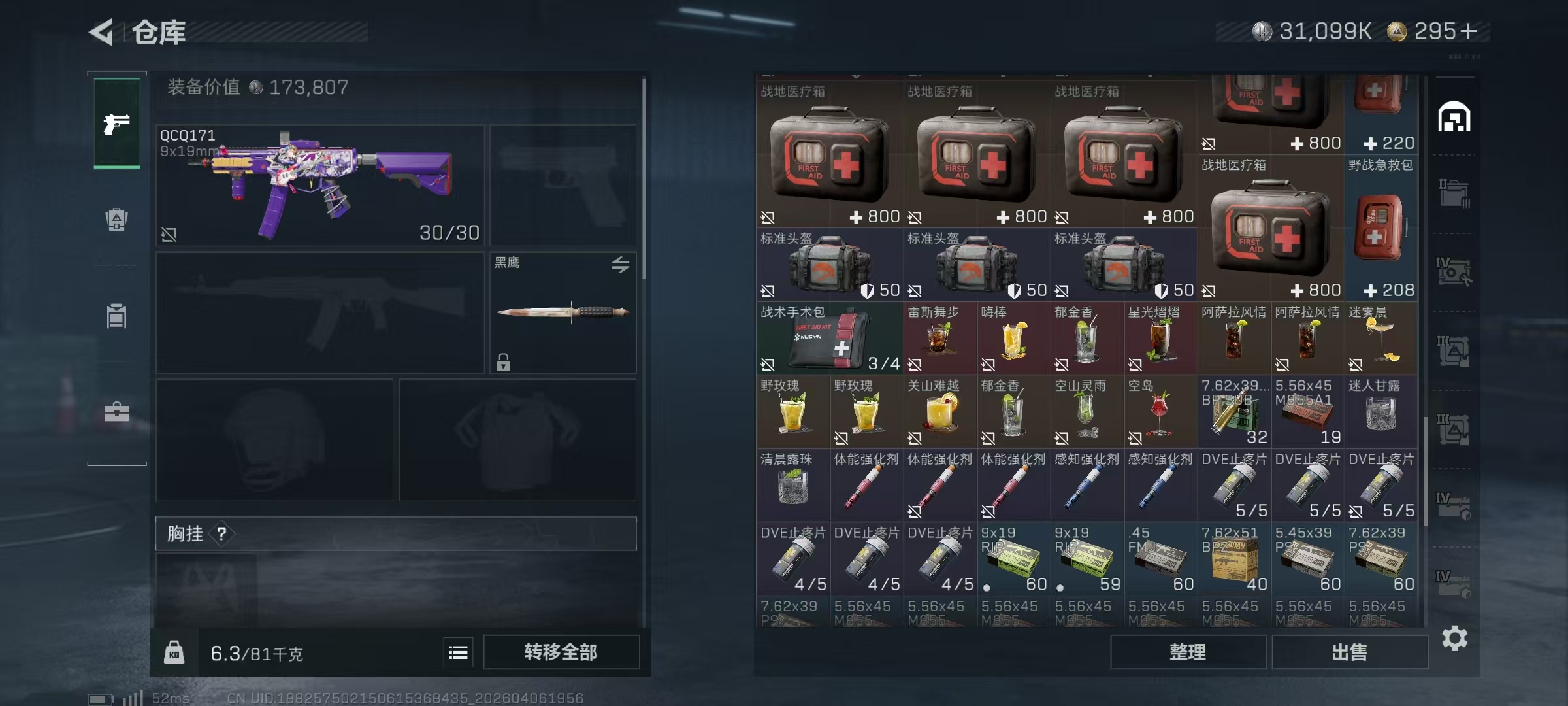This screenshot has height=706, width=1568.
Task: Select the 黑鹰 knife slot
Action: 563,312
